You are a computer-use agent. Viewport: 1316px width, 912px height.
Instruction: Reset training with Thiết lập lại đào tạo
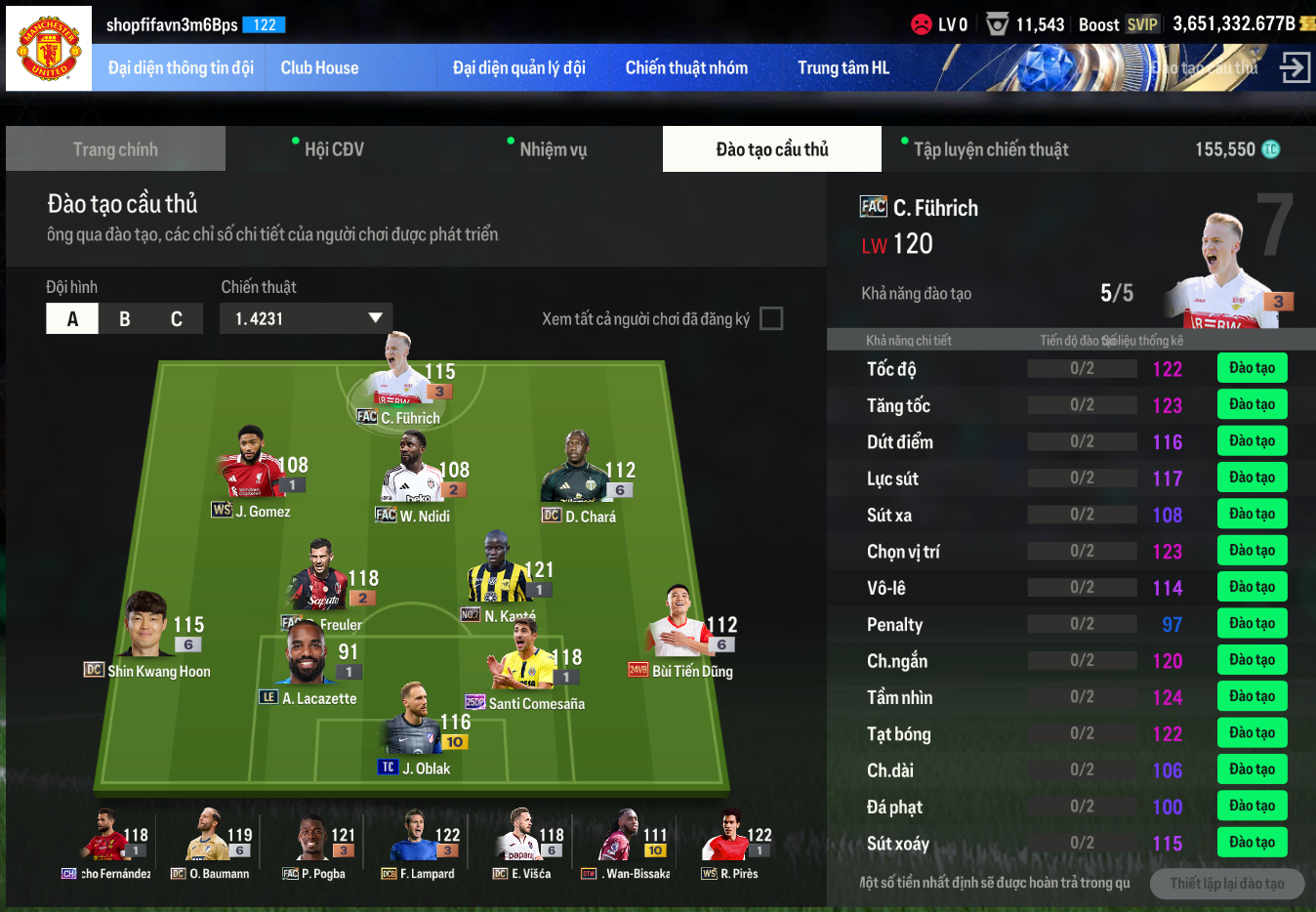[x=1226, y=884]
